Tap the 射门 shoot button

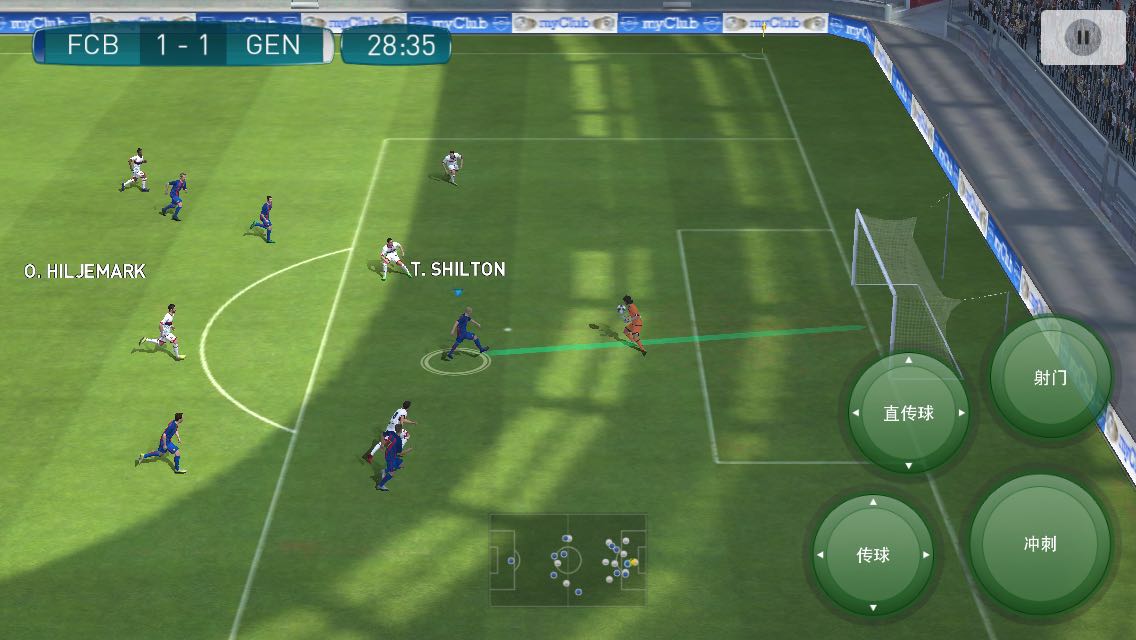point(1050,378)
